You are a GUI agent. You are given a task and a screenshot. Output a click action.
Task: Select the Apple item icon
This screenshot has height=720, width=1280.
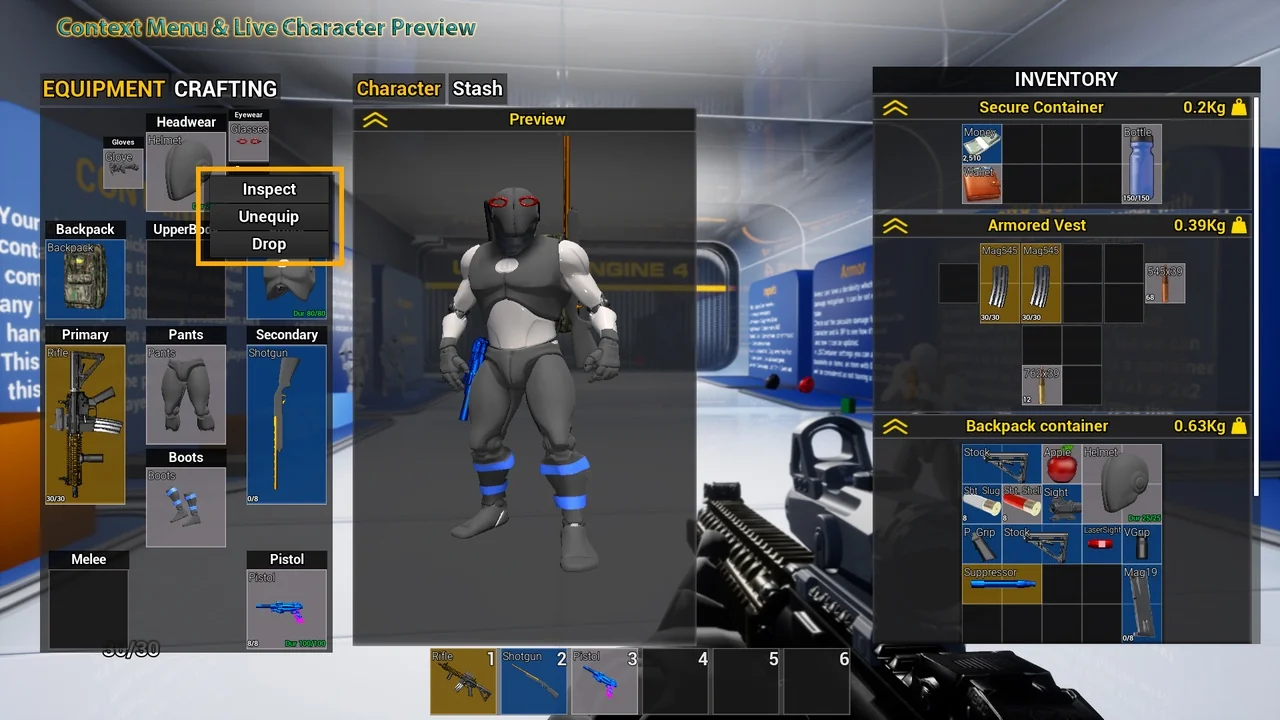[x=1060, y=463]
